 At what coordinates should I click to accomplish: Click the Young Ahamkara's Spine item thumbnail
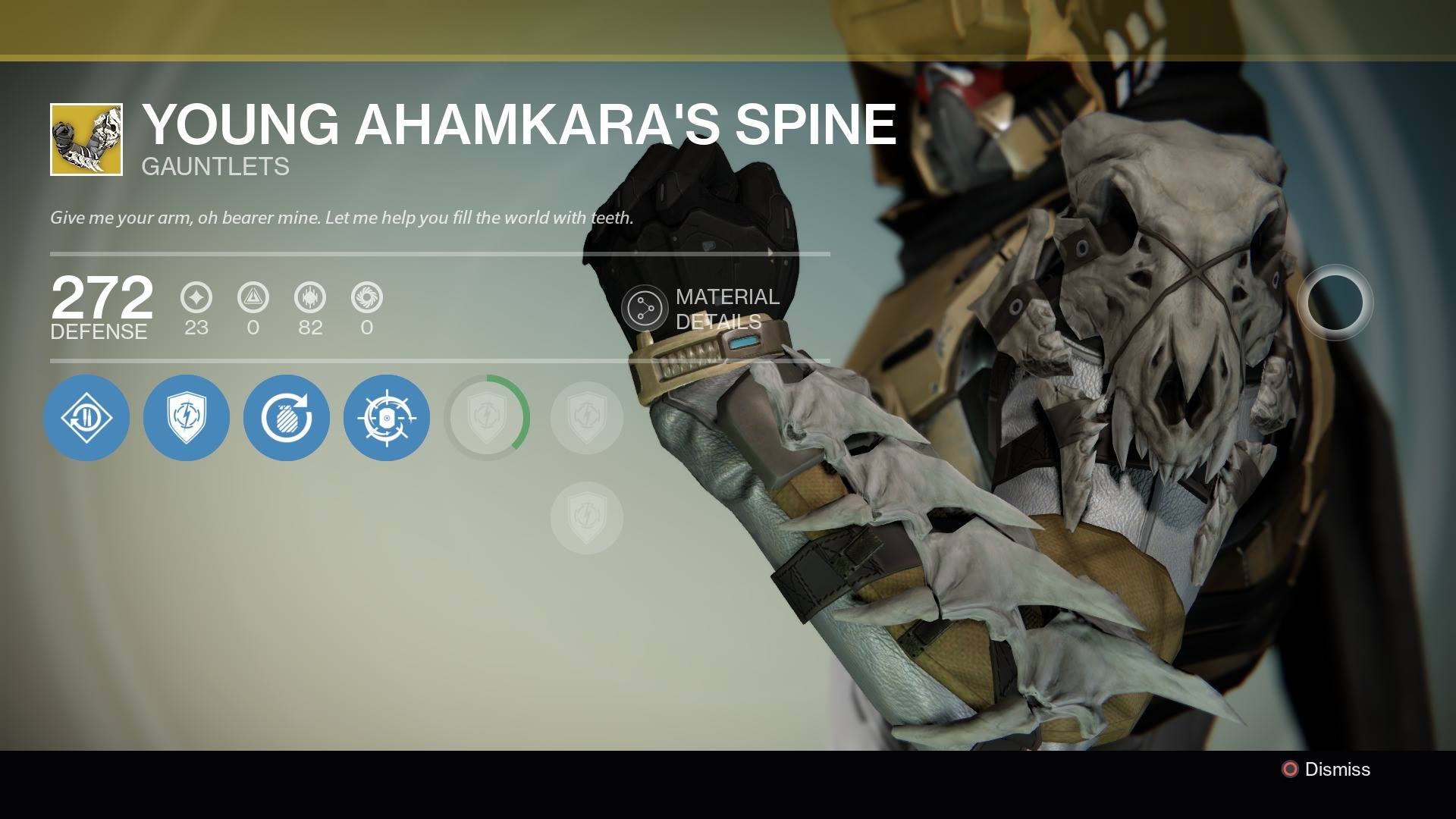coord(86,140)
